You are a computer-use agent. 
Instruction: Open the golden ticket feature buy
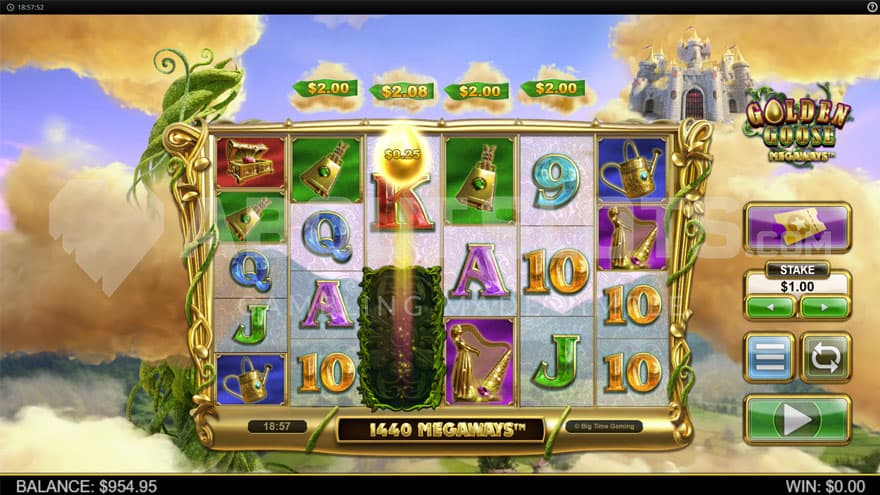[797, 228]
